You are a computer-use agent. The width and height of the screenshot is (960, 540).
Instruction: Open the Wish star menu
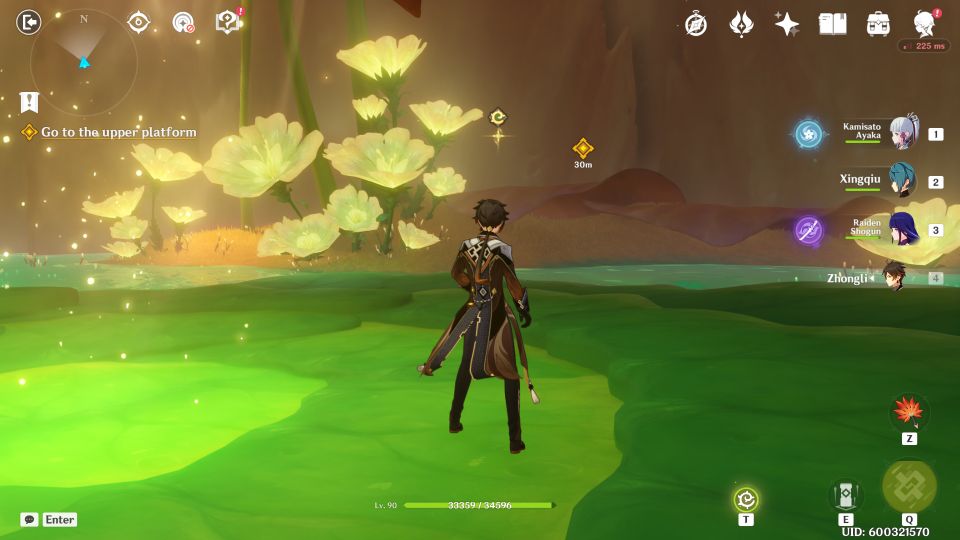[787, 24]
